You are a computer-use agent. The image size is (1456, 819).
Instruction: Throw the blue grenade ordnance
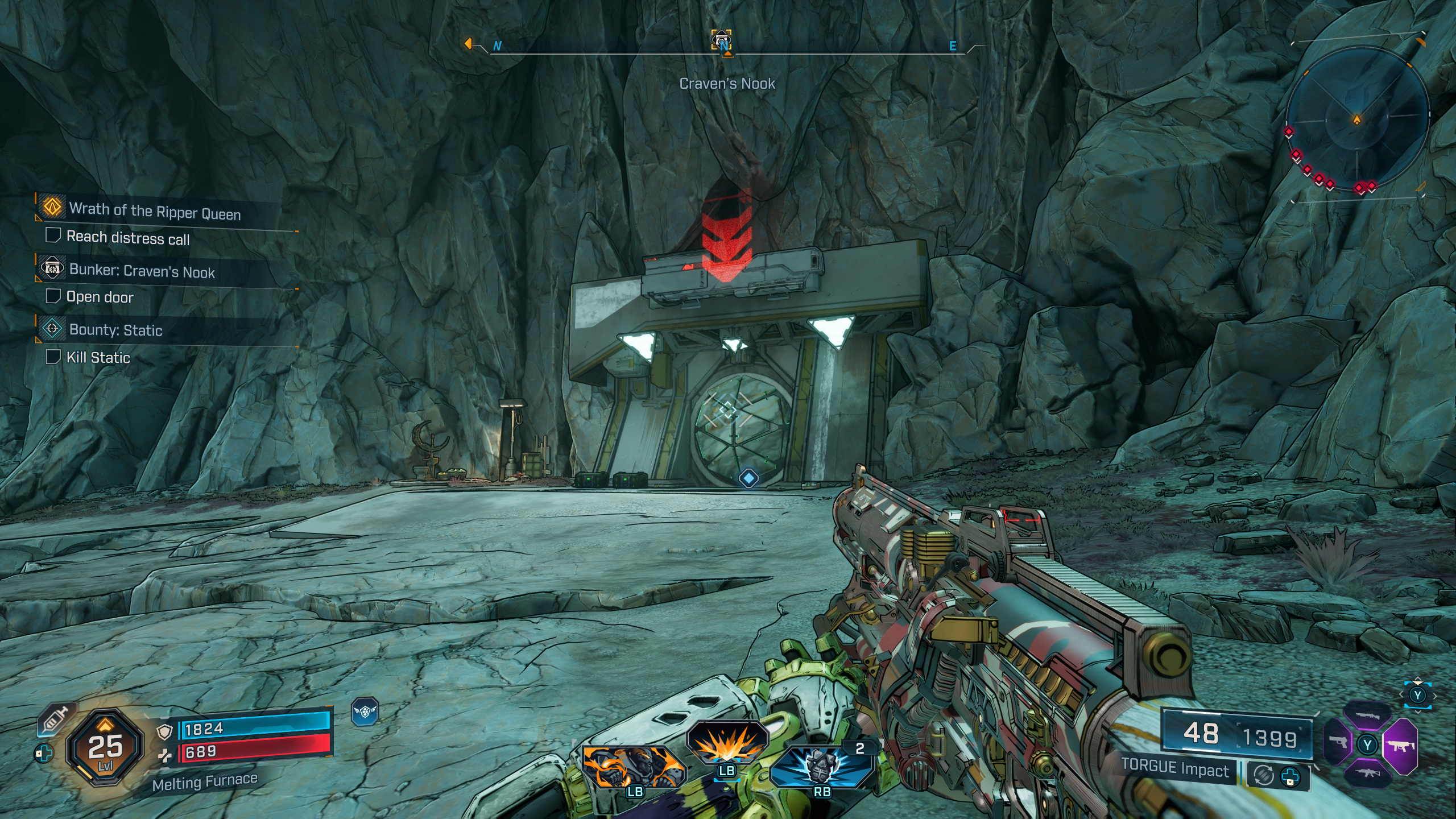pos(821,767)
